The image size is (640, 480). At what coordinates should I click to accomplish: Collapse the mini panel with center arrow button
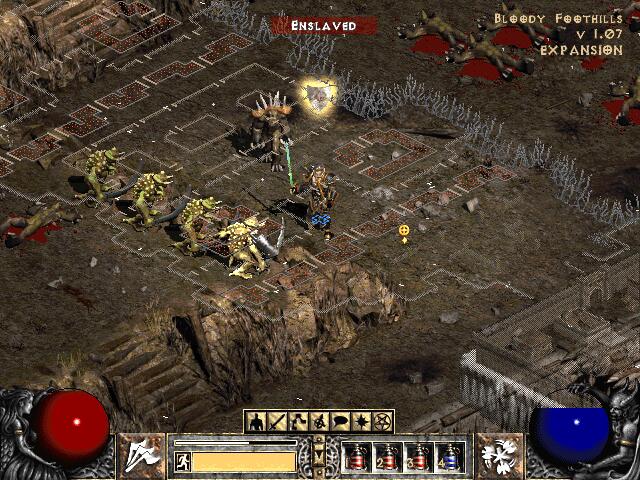319,455
